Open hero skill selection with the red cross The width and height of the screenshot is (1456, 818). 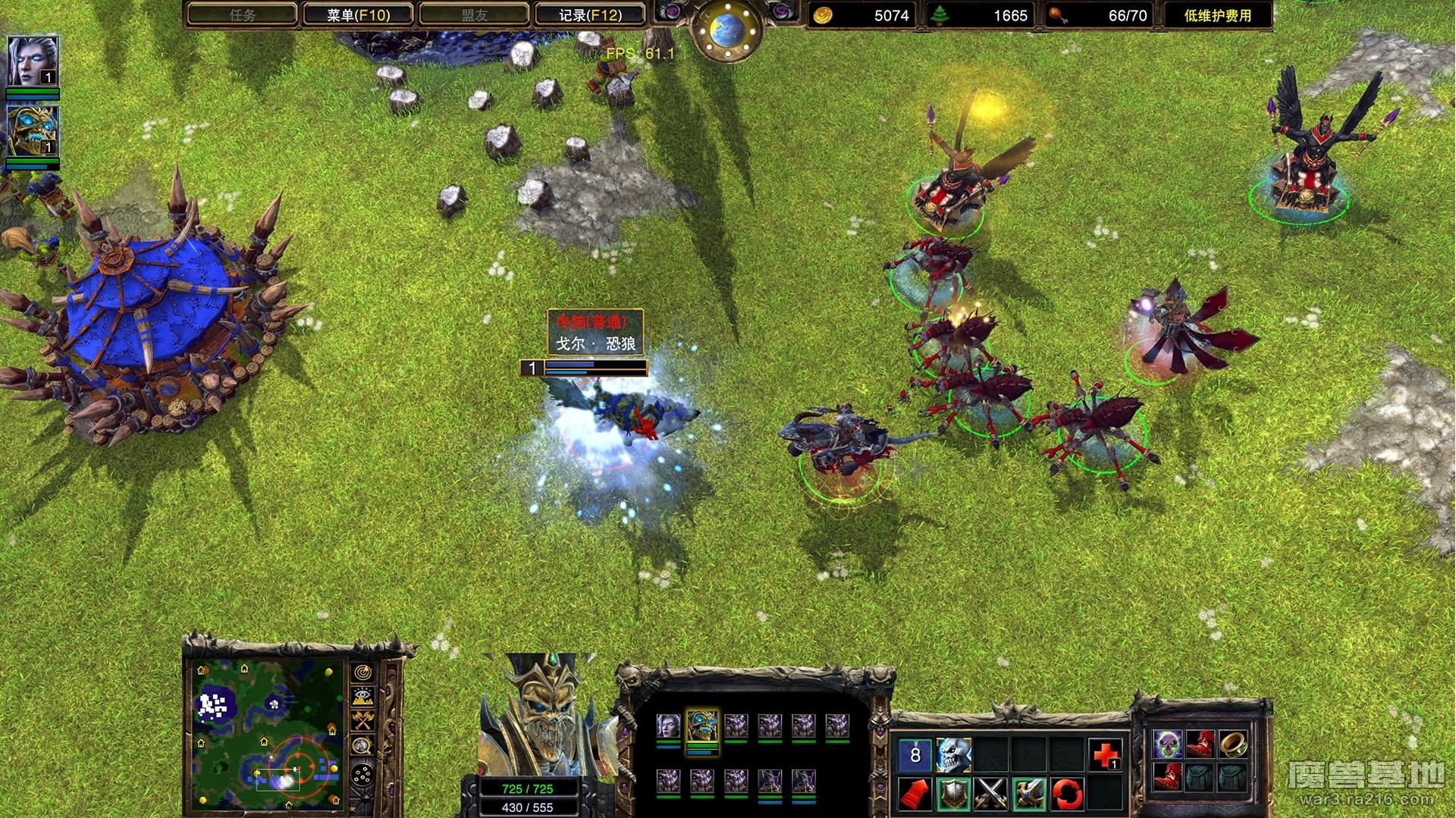pyautogui.click(x=1105, y=755)
